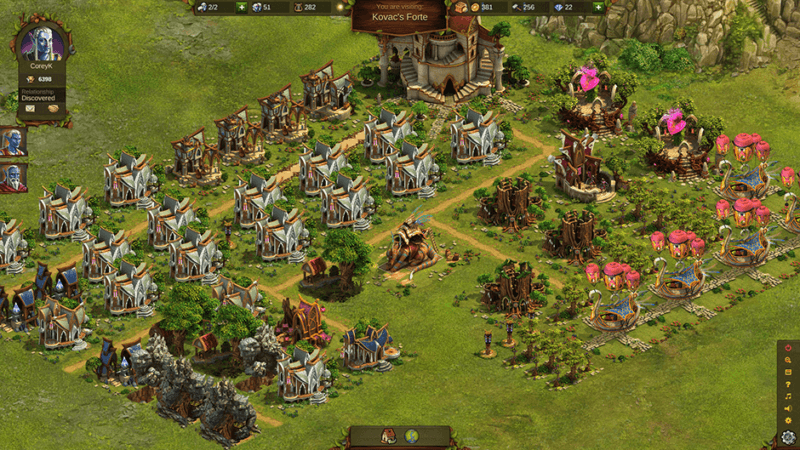Toggle music with the note icon
Viewport: 800px width, 450px height.
[x=788, y=397]
